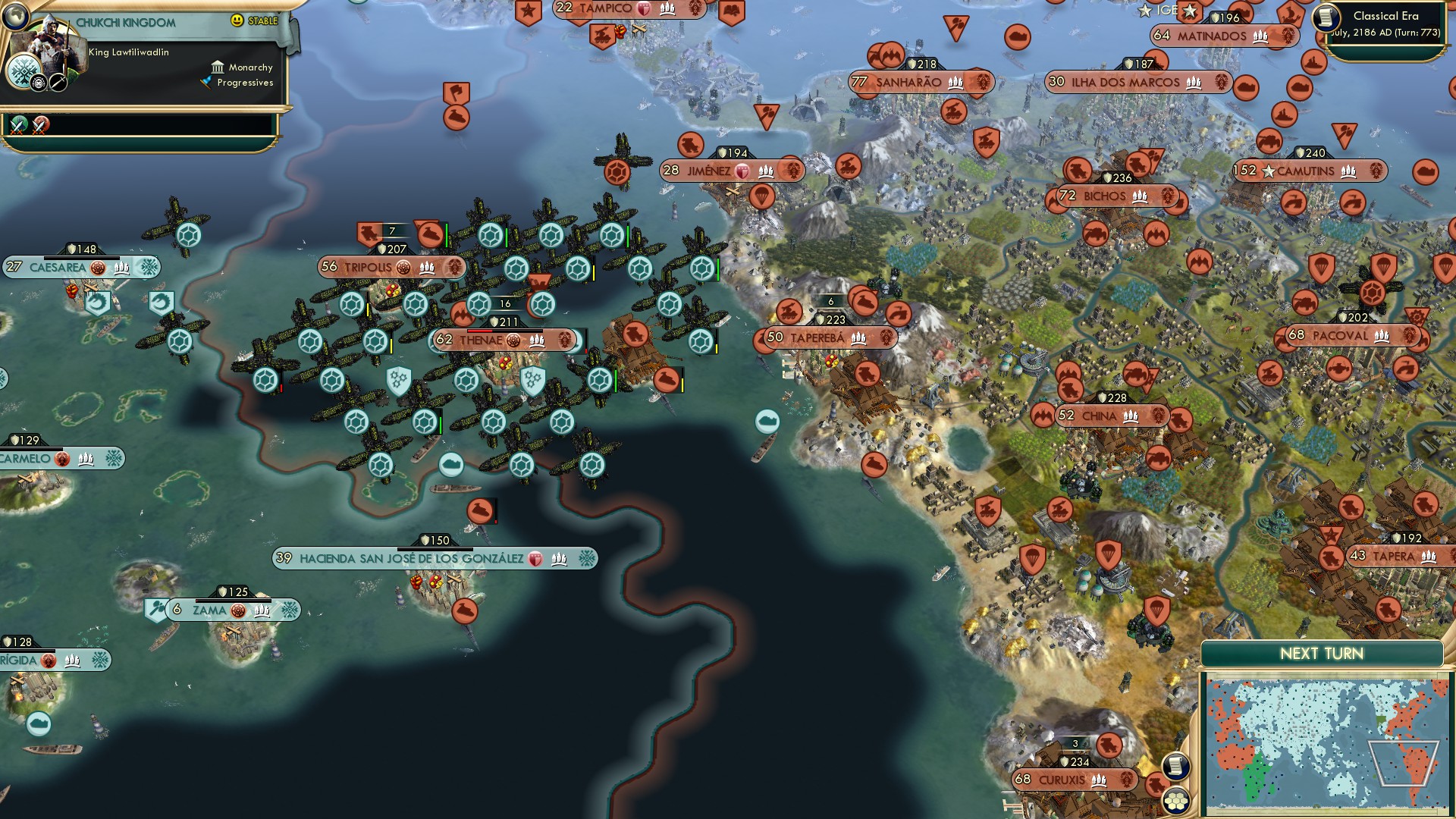Click the STABLE smiley happiness indicator
The height and width of the screenshot is (819, 1456).
pos(237,21)
